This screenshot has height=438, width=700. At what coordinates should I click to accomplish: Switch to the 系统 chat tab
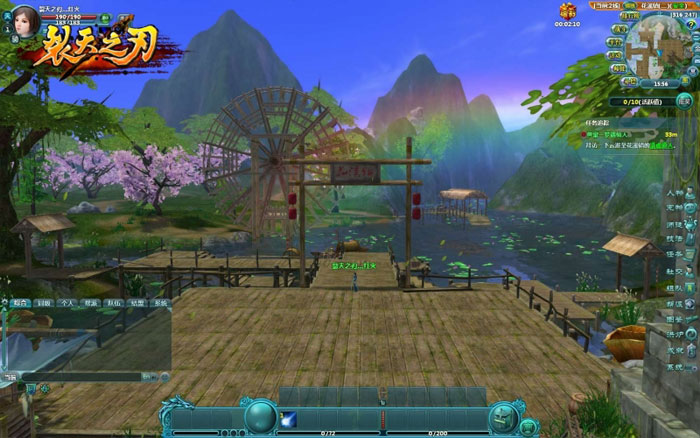160,301
